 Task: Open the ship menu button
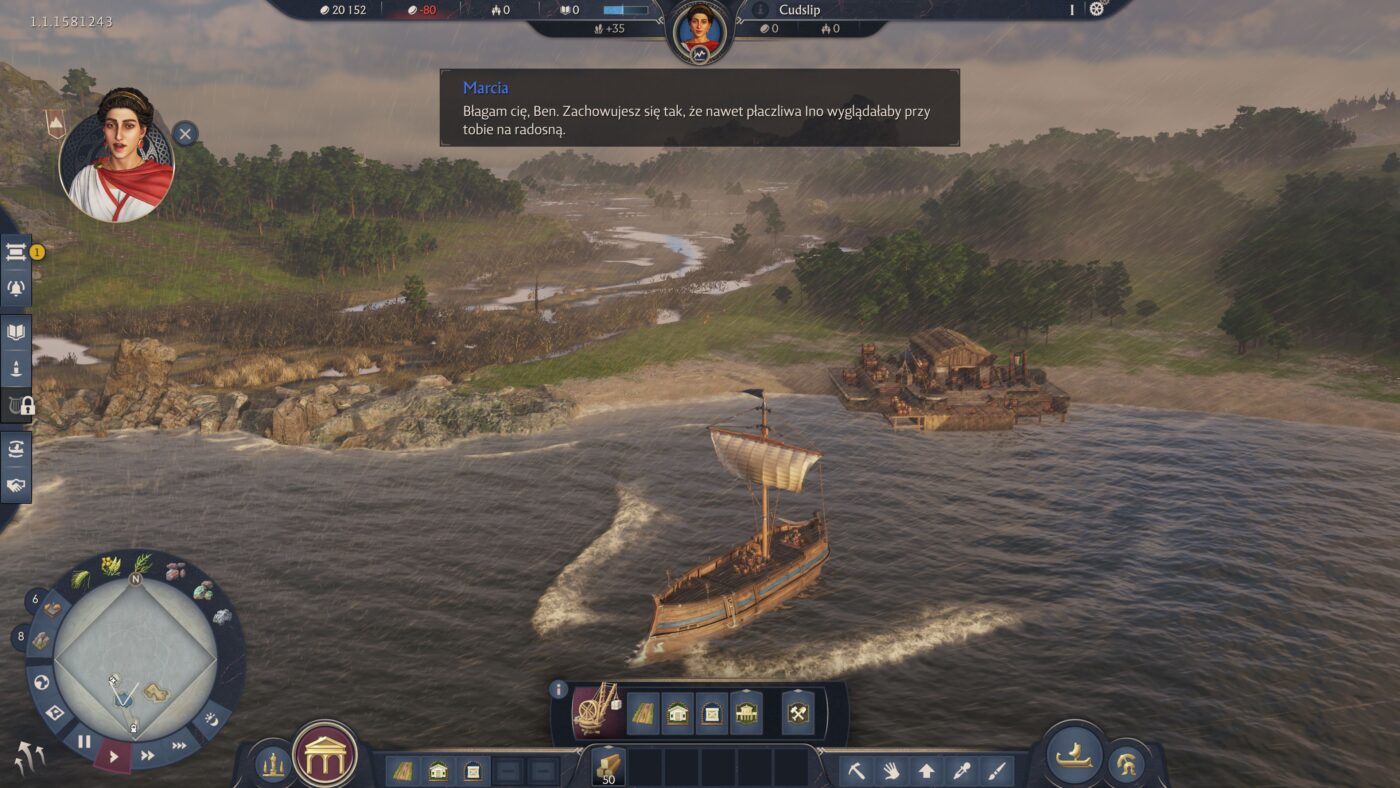(x=1074, y=754)
